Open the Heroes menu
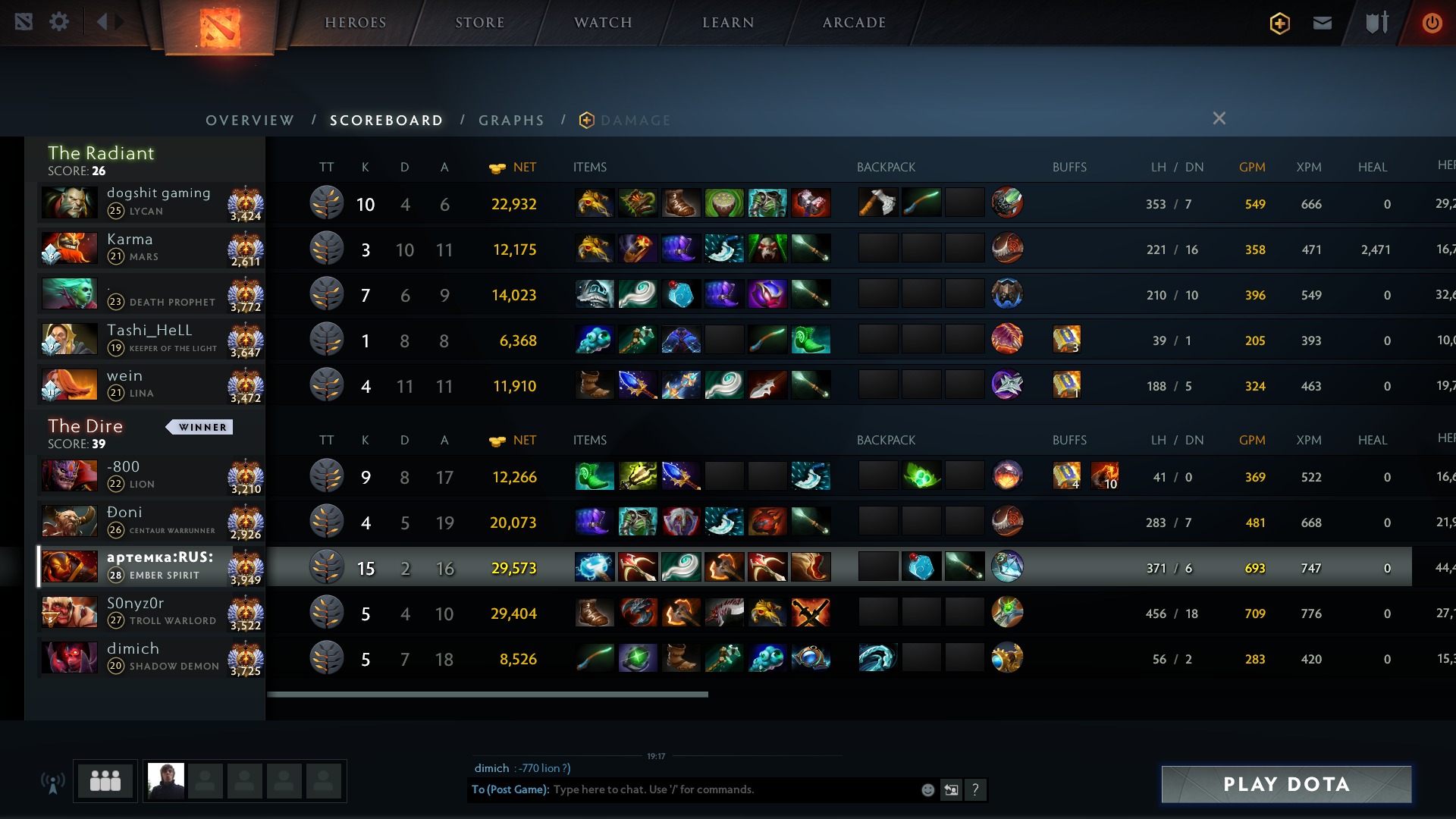This screenshot has height=819, width=1456. click(x=355, y=23)
